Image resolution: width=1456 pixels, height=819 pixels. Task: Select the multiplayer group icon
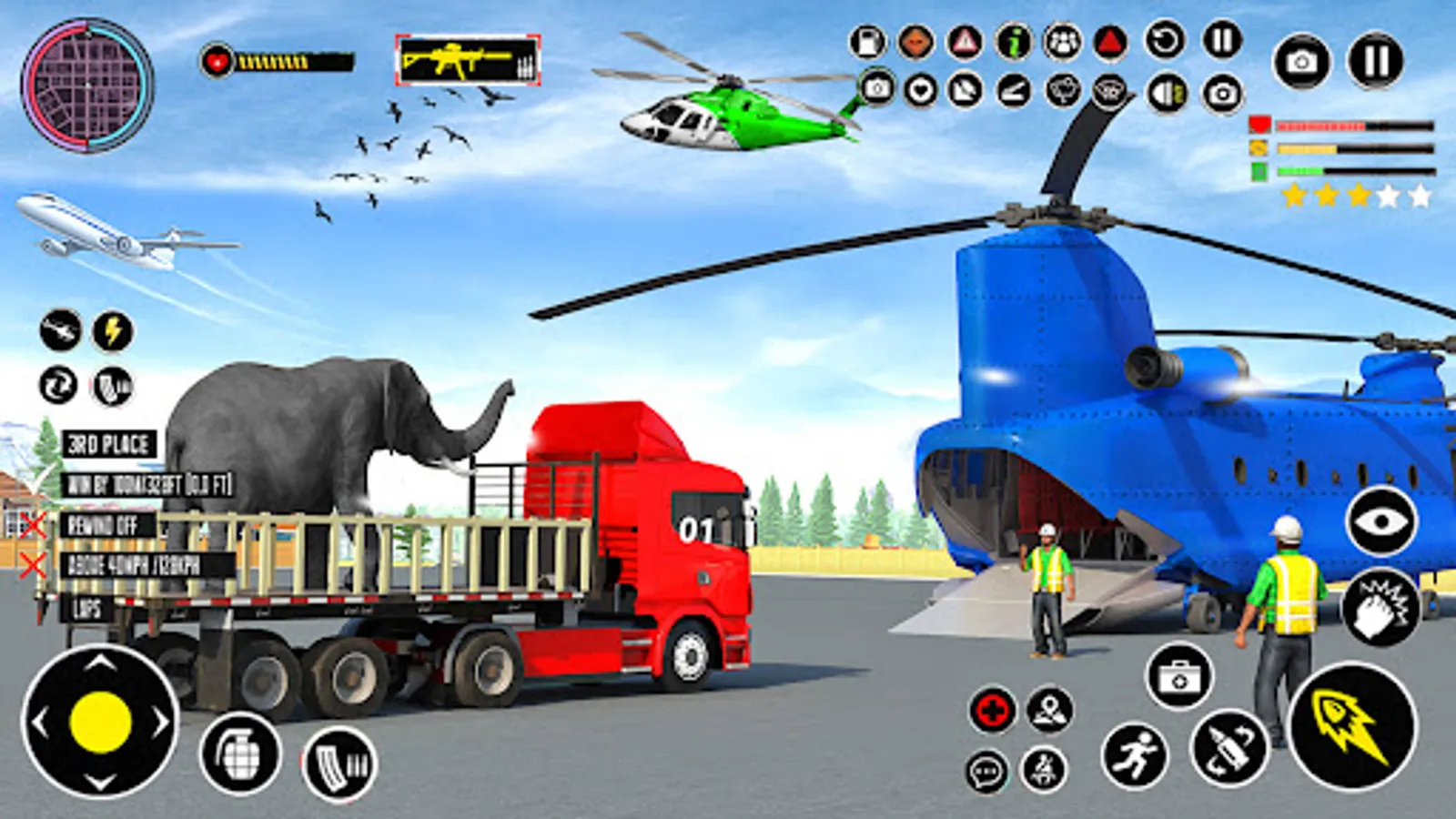[x=1061, y=41]
